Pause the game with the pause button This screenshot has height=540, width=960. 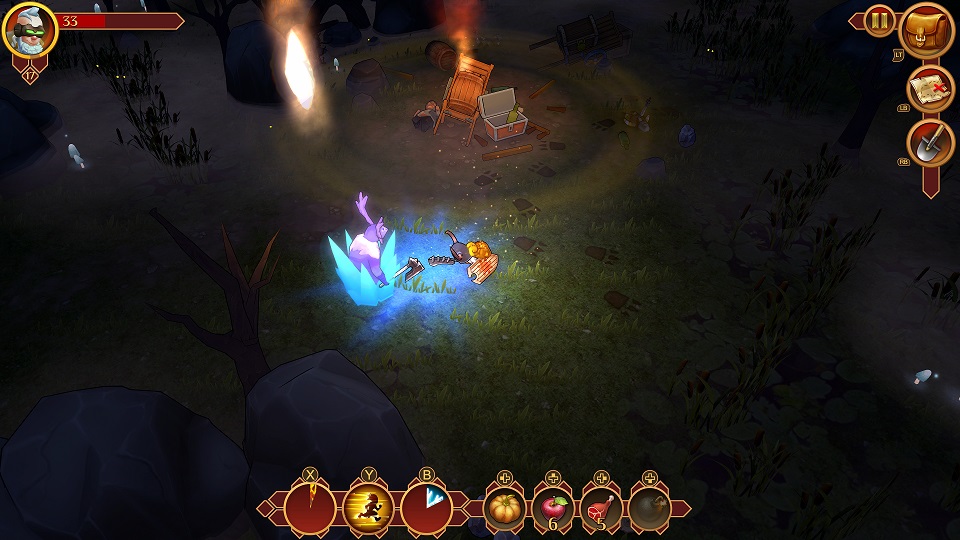click(879, 20)
